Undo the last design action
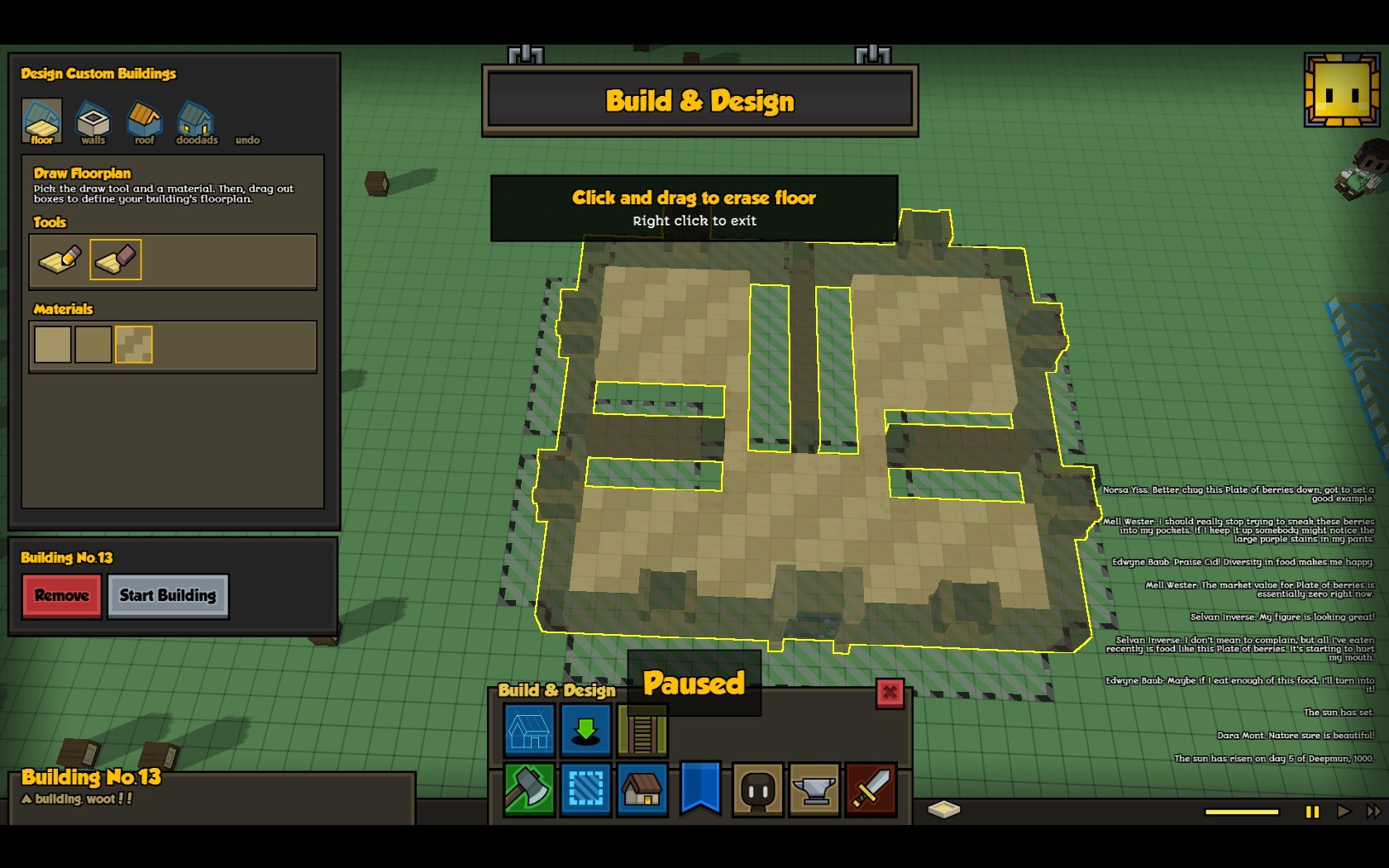Image resolution: width=1389 pixels, height=868 pixels. [x=247, y=140]
